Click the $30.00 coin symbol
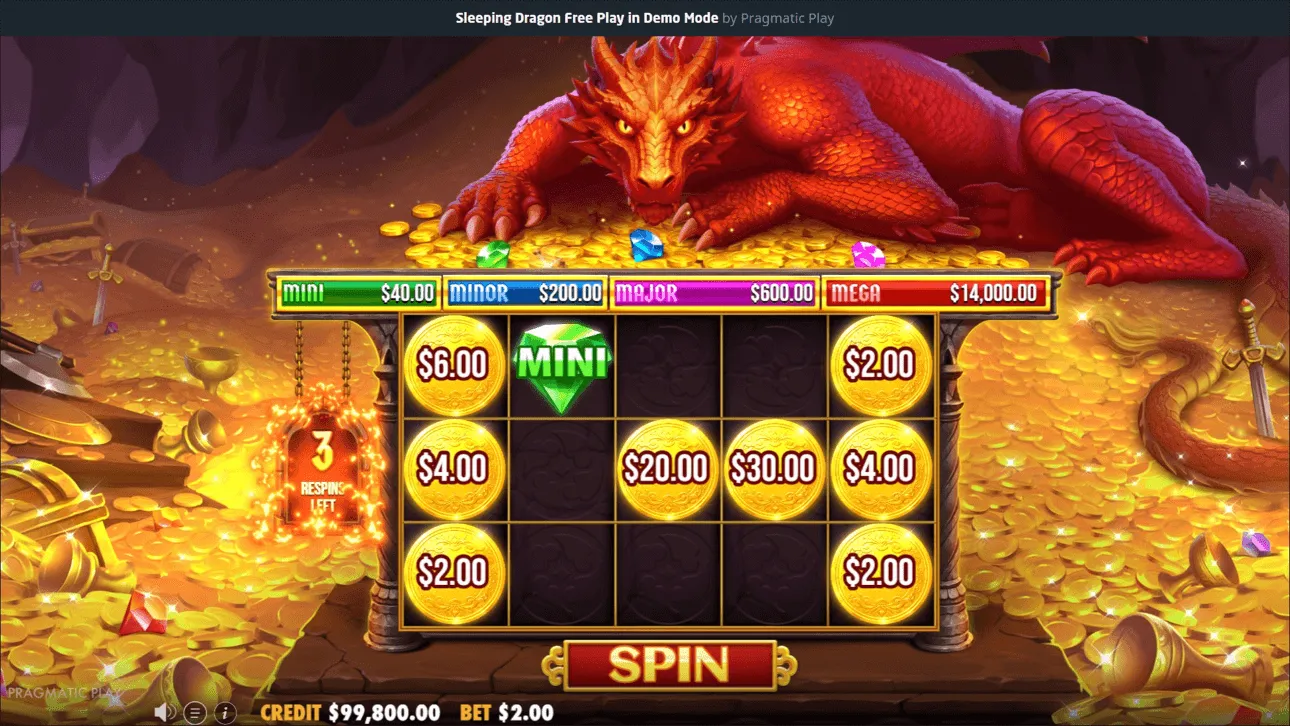The image size is (1290, 726). tap(775, 467)
